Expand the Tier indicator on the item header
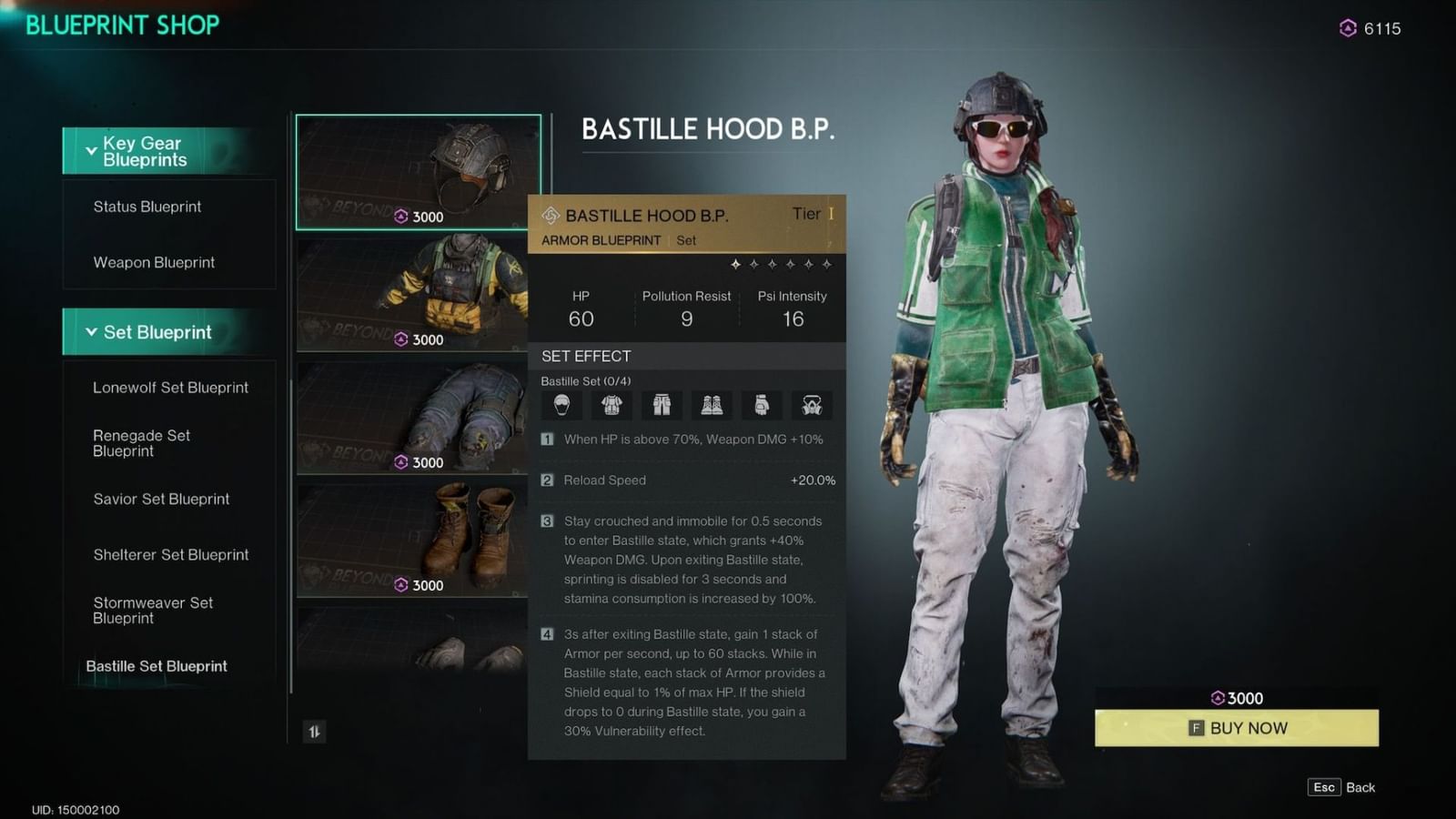The height and width of the screenshot is (819, 1456). [x=809, y=215]
